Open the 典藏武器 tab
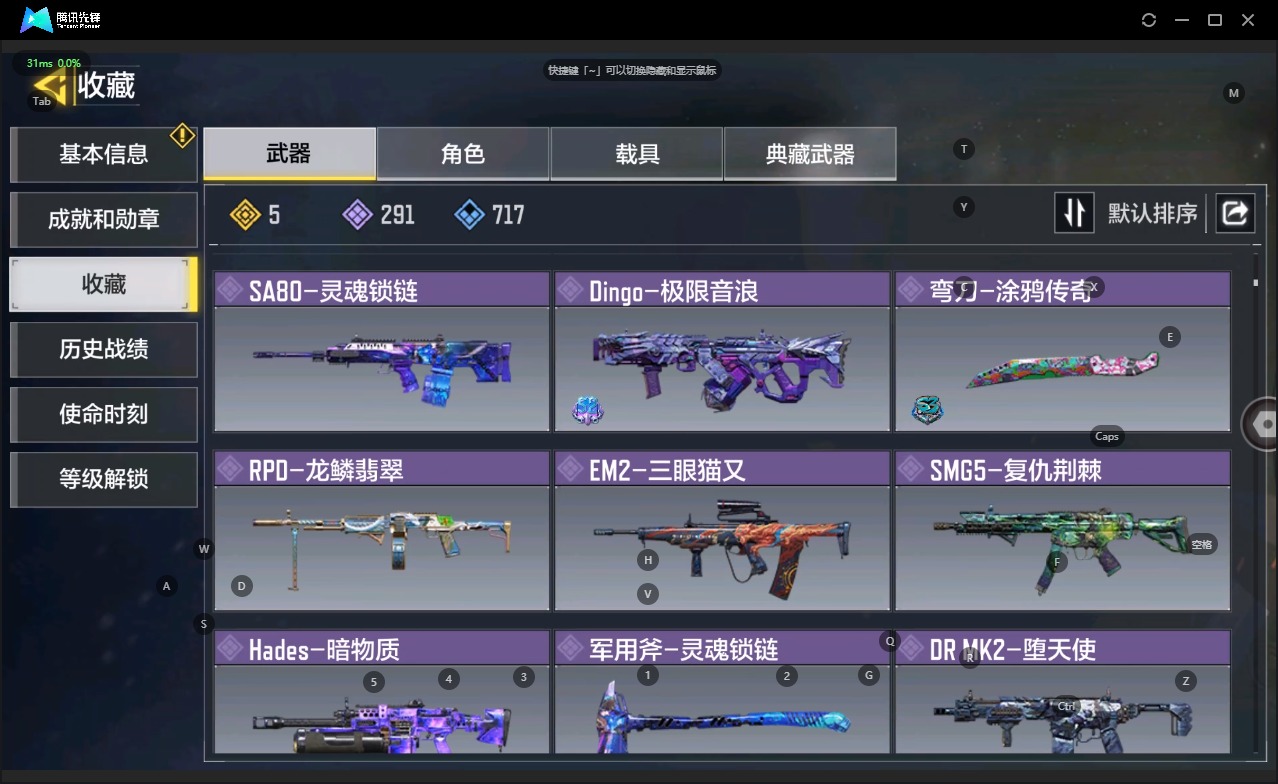This screenshot has width=1278, height=784. click(810, 154)
